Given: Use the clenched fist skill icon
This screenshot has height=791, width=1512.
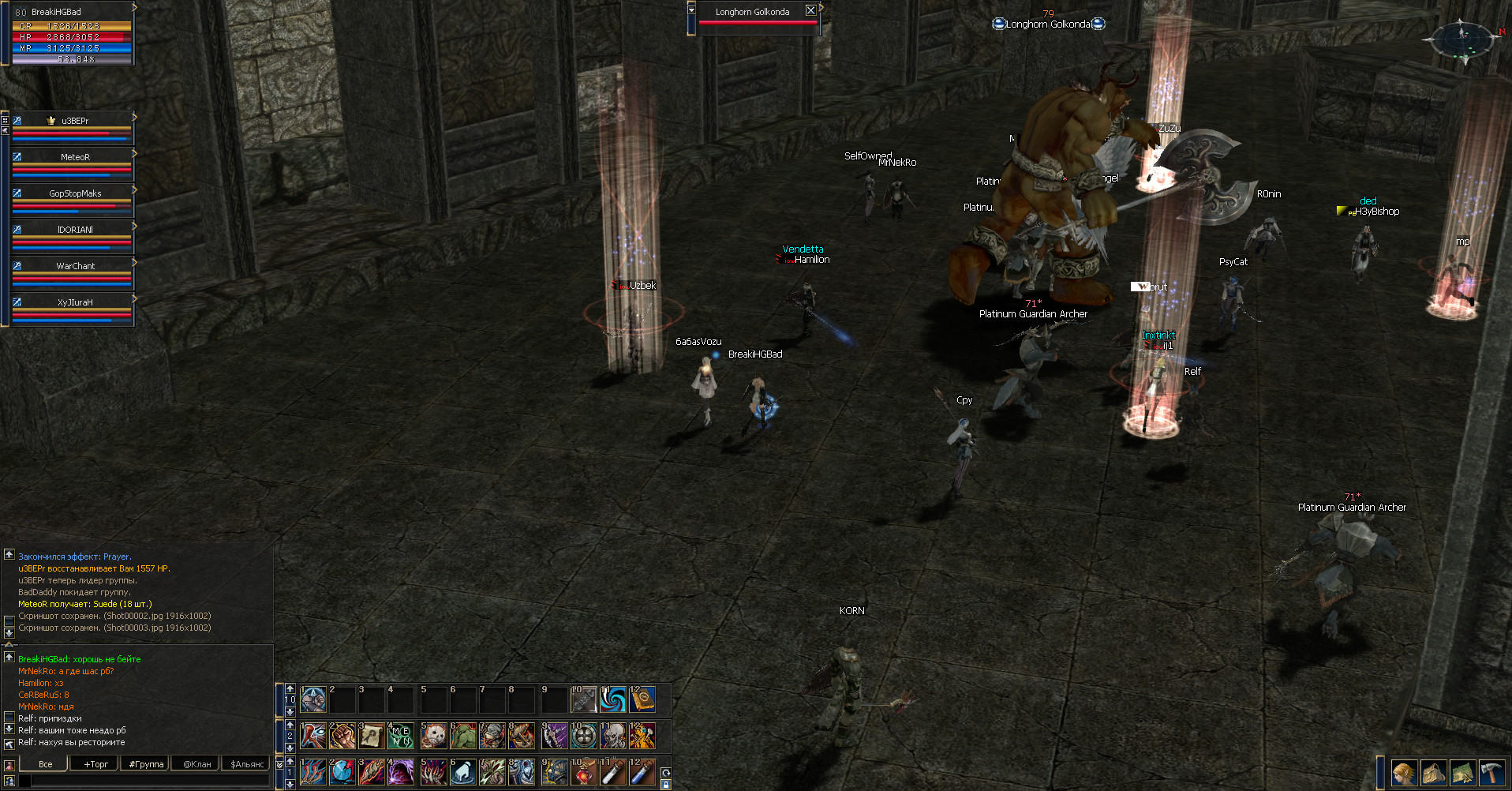Looking at the screenshot, I should click(x=342, y=736).
